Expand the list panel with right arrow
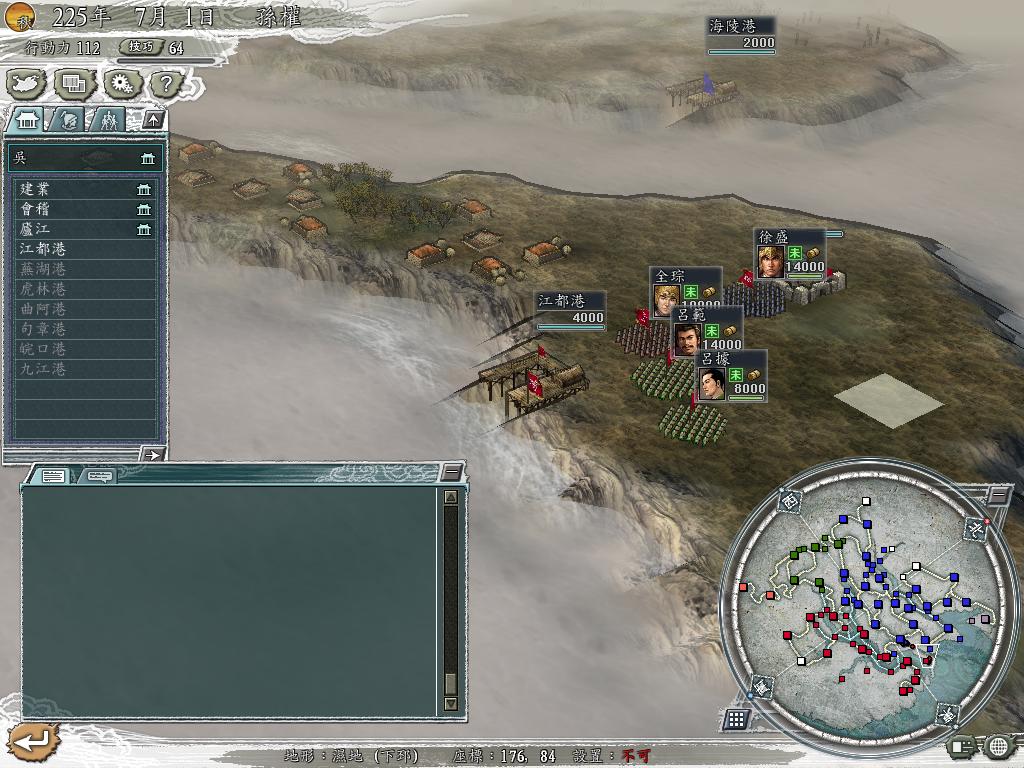The width and height of the screenshot is (1024, 768). [x=153, y=454]
